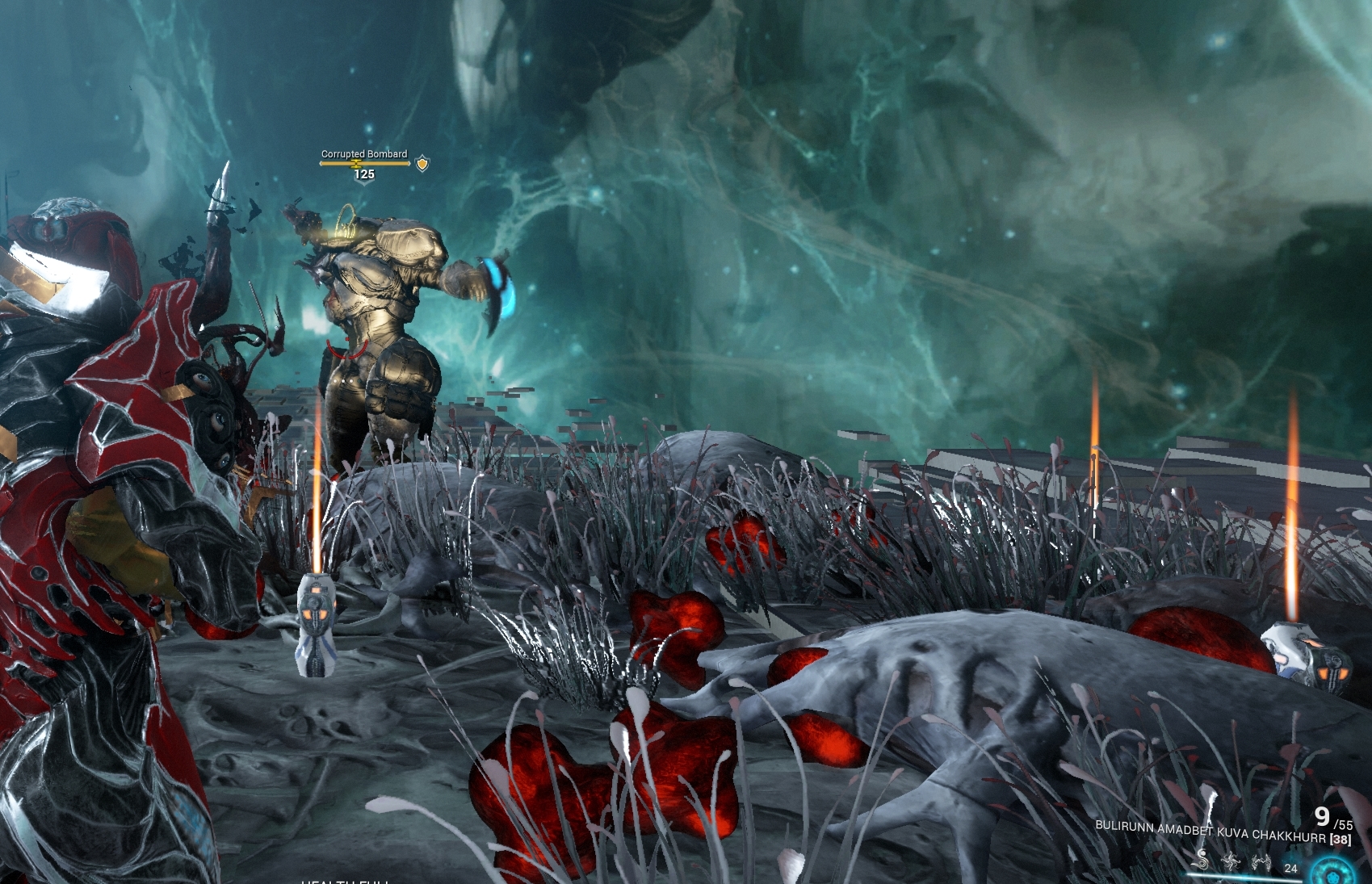
Task: Expand the enemy health readout of 125
Action: tap(365, 174)
